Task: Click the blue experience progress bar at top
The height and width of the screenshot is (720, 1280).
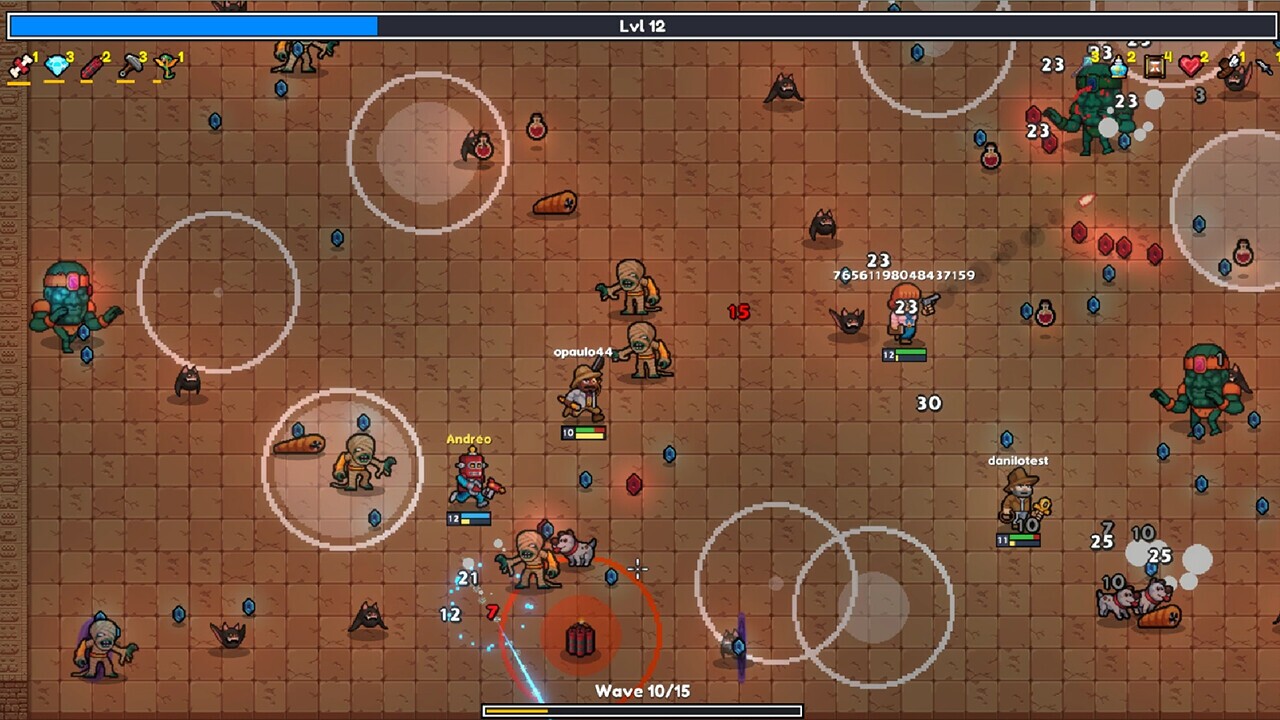Action: click(190, 27)
